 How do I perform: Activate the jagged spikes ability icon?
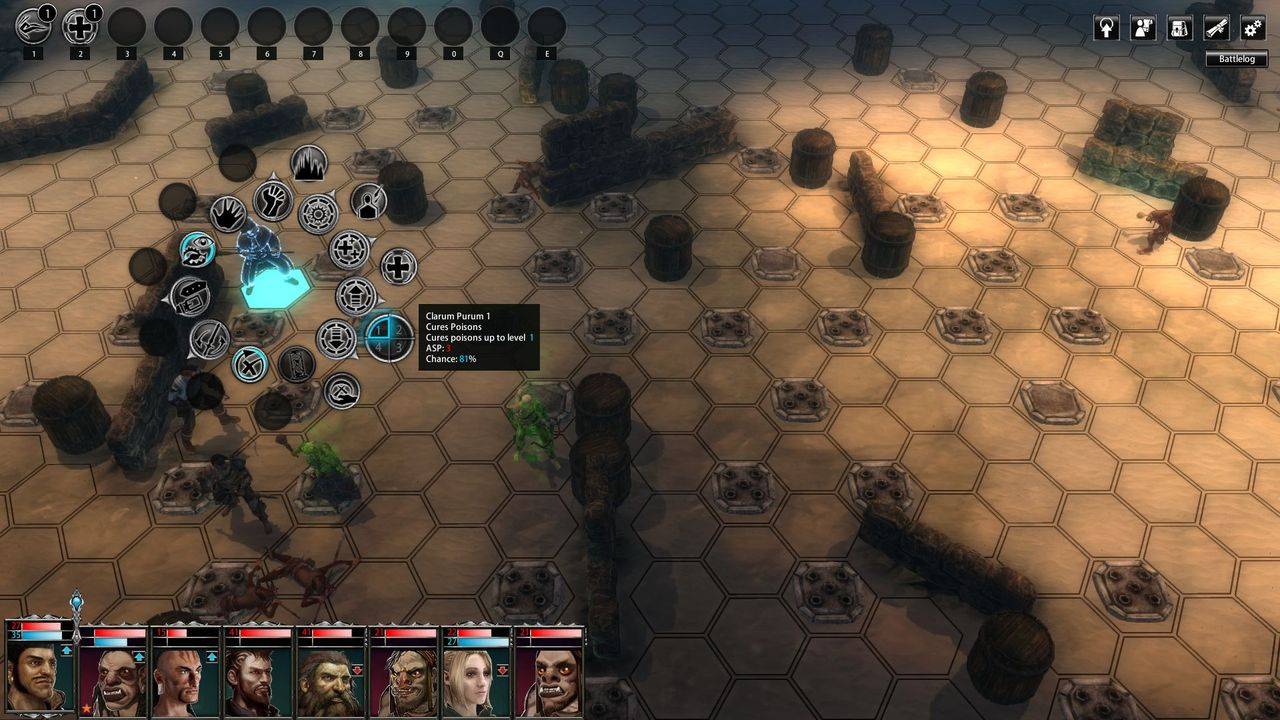click(309, 163)
